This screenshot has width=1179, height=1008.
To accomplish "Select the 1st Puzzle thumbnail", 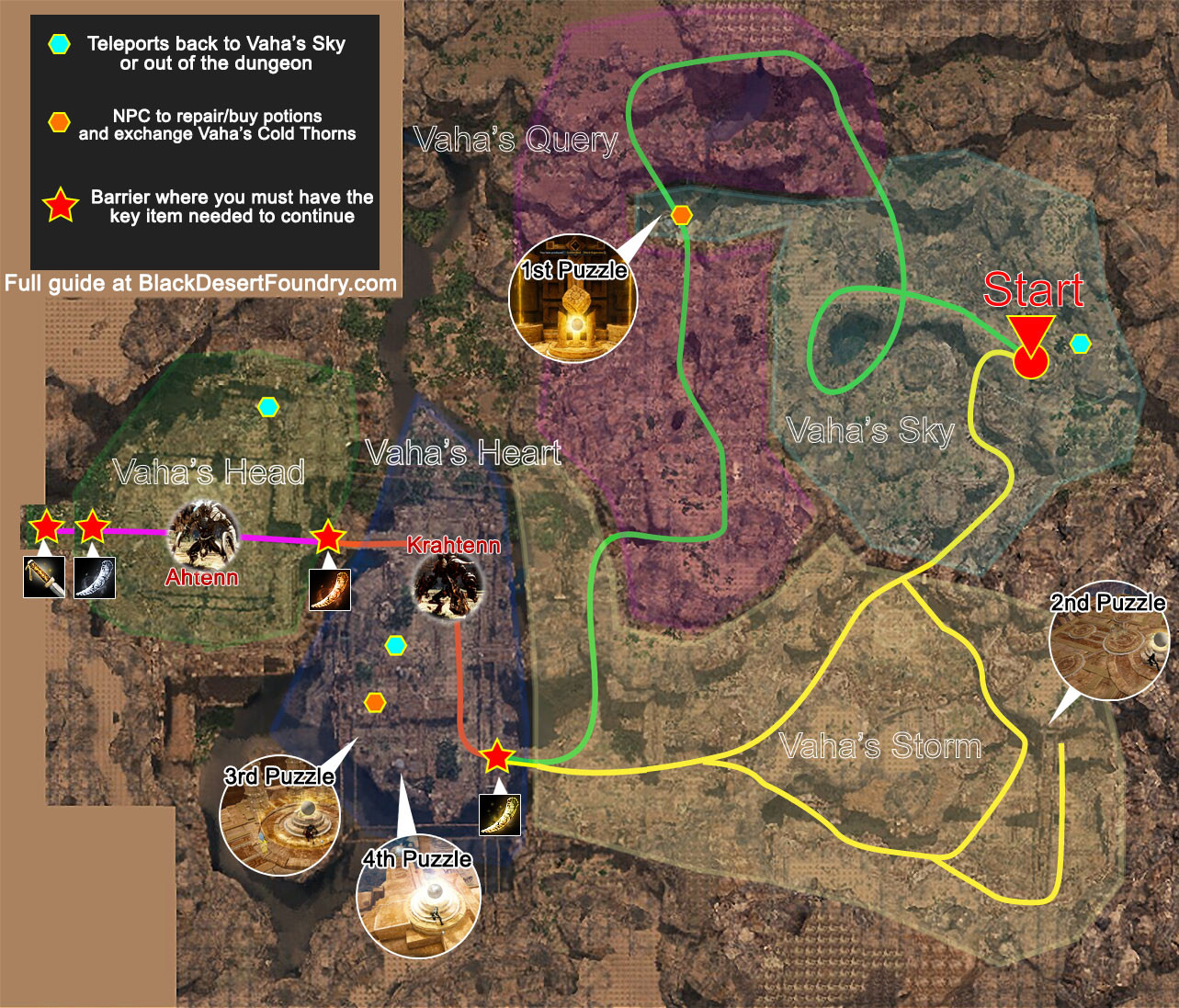I will pyautogui.click(x=572, y=299).
